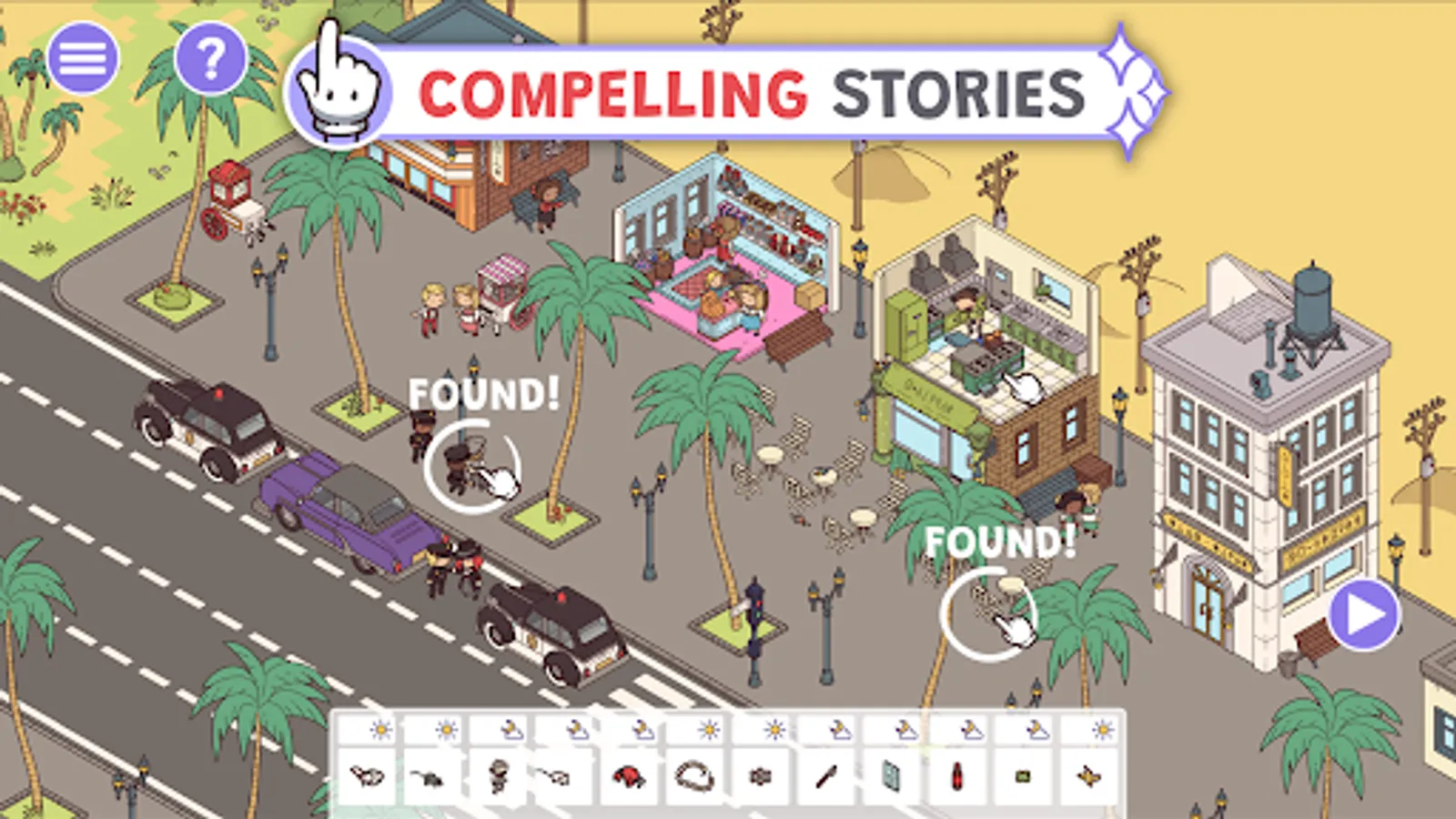1456x819 pixels.
Task: Click the red bottle item icon
Action: (956, 777)
